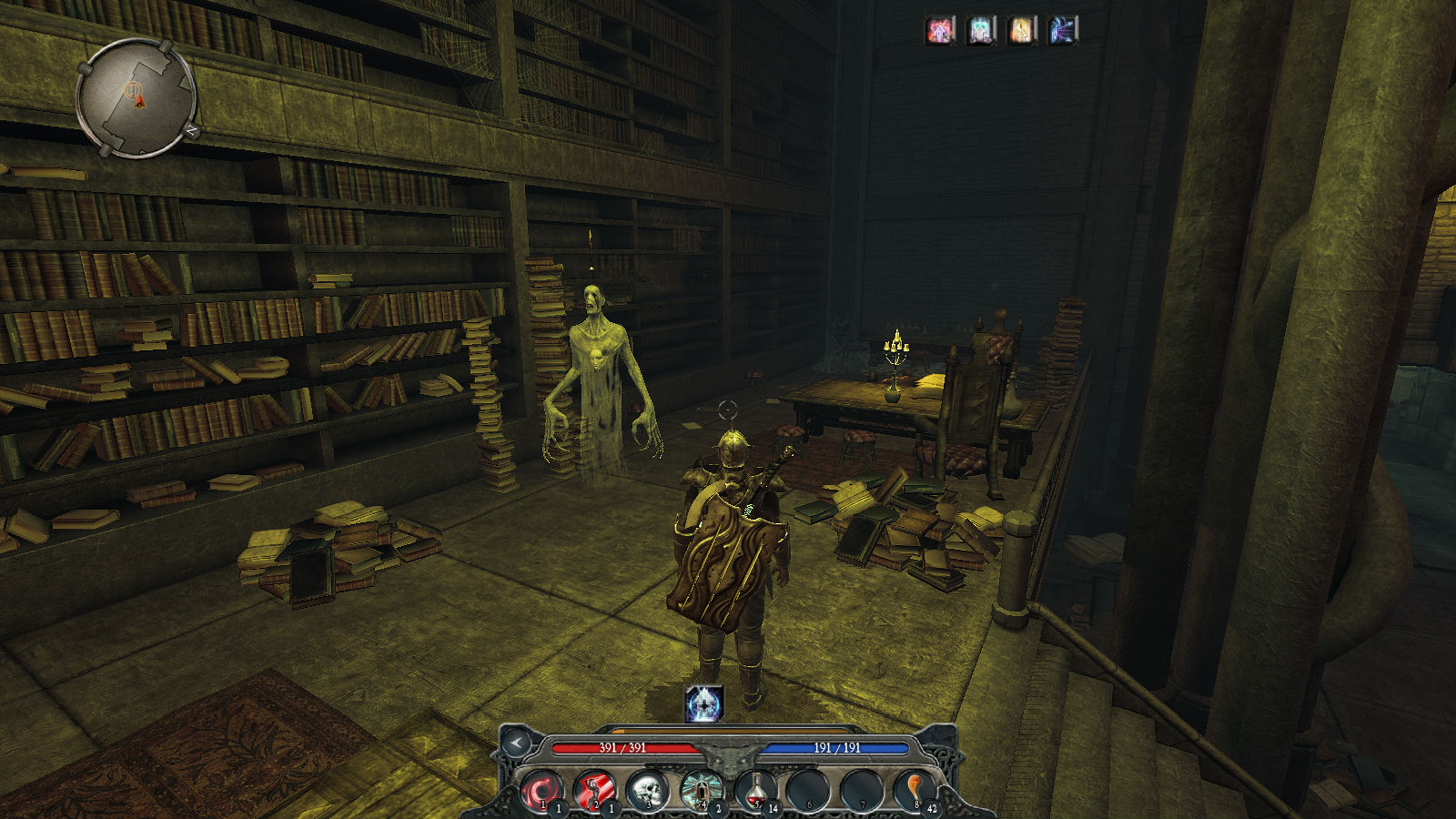Trigger the screaming ghost skill in slot 4
1456x819 pixels.
(x=701, y=789)
